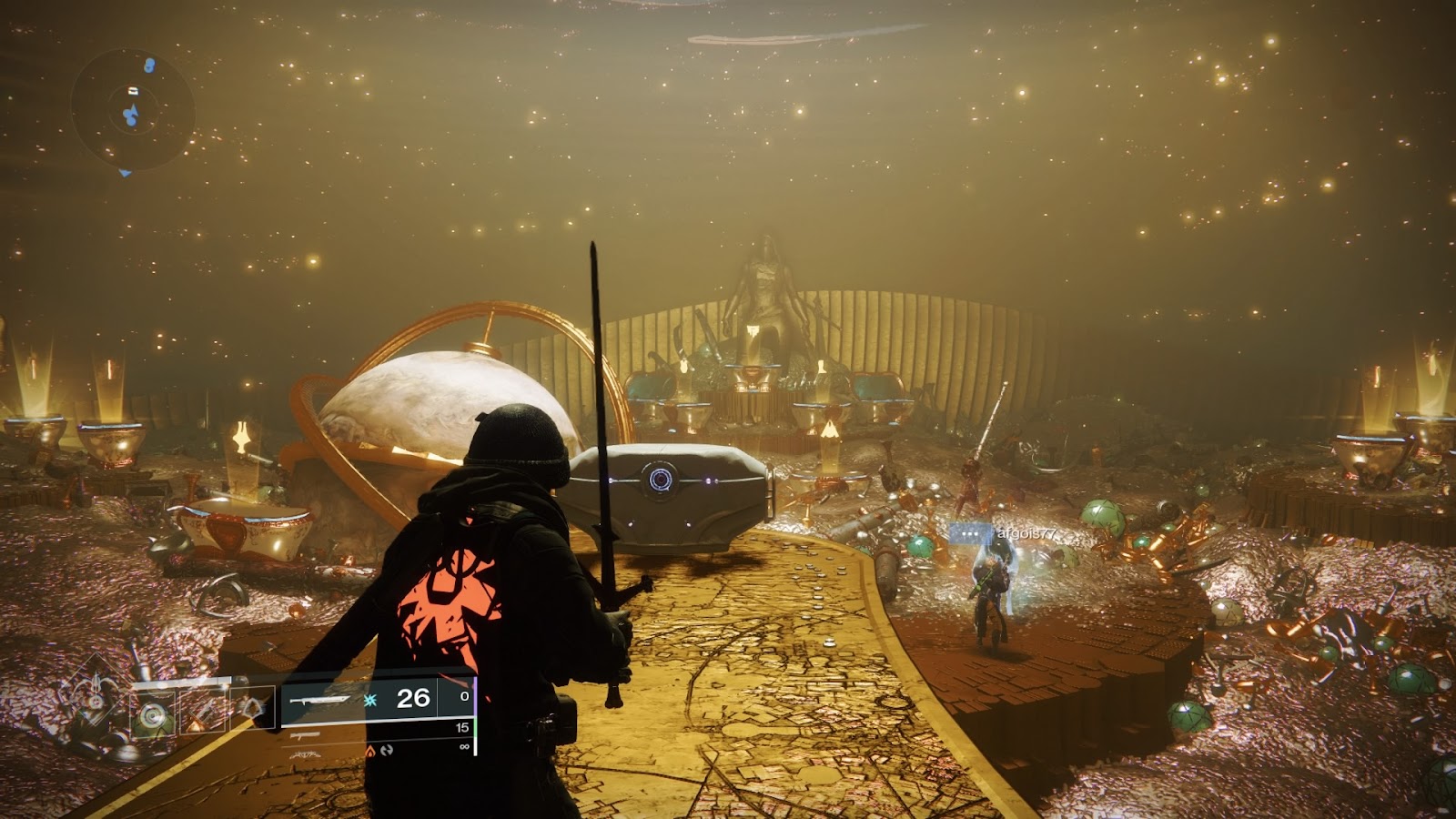Click the argois77 player nameplate
This screenshot has height=819, width=1456.
point(1027,534)
